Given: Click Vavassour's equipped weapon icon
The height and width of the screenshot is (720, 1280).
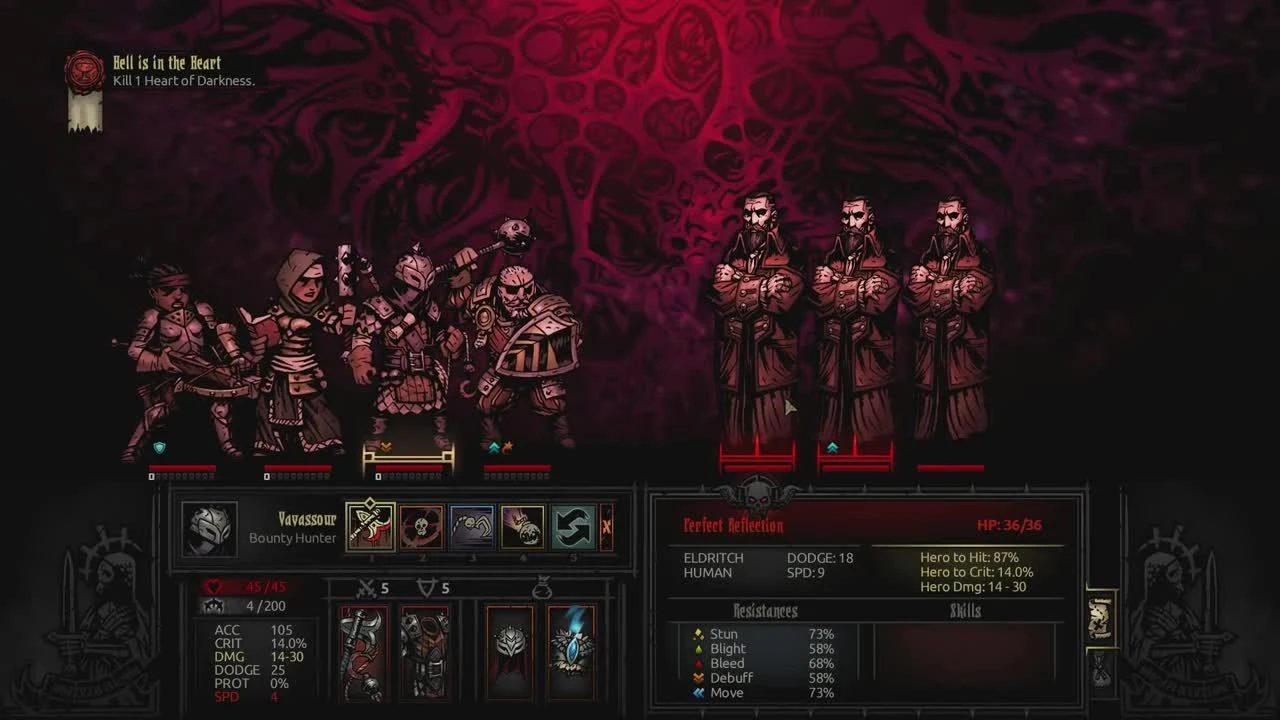Looking at the screenshot, I should [x=361, y=655].
